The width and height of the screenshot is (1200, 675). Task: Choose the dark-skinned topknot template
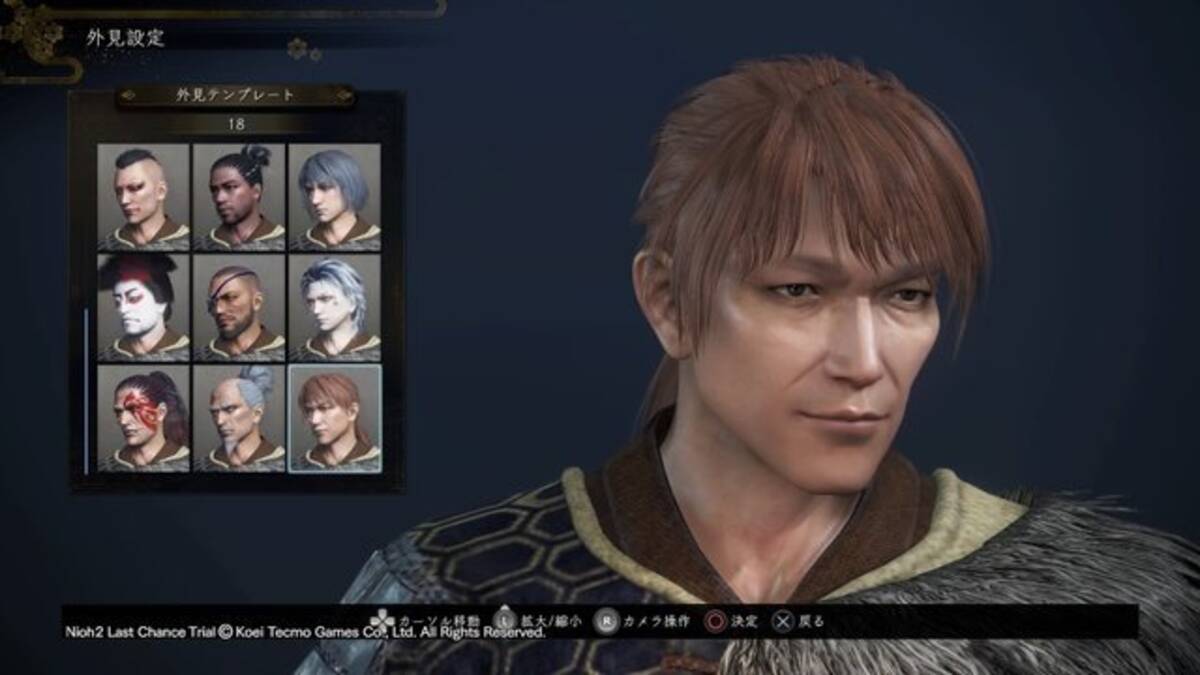tap(238, 196)
